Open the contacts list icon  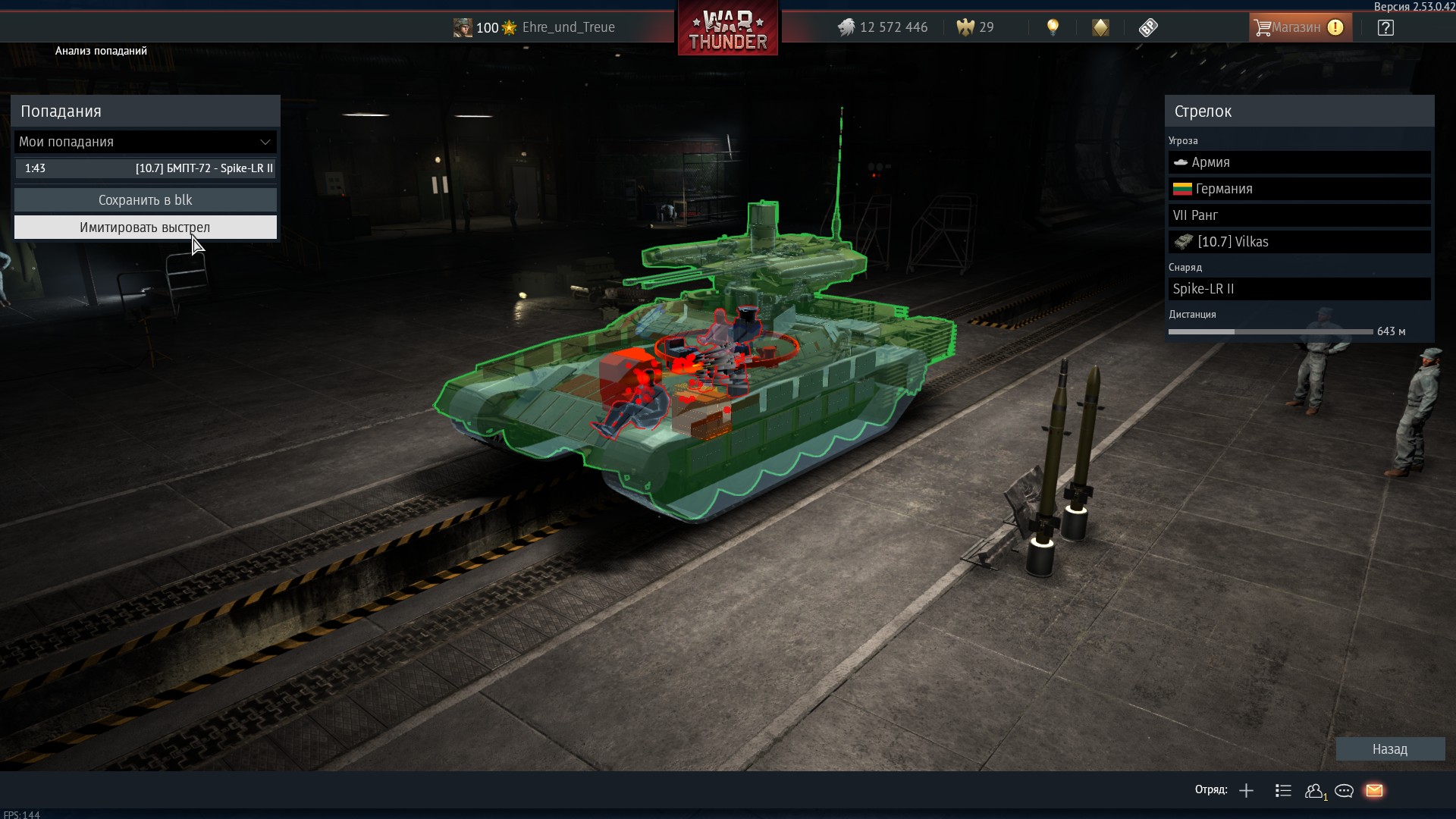coord(1314,791)
